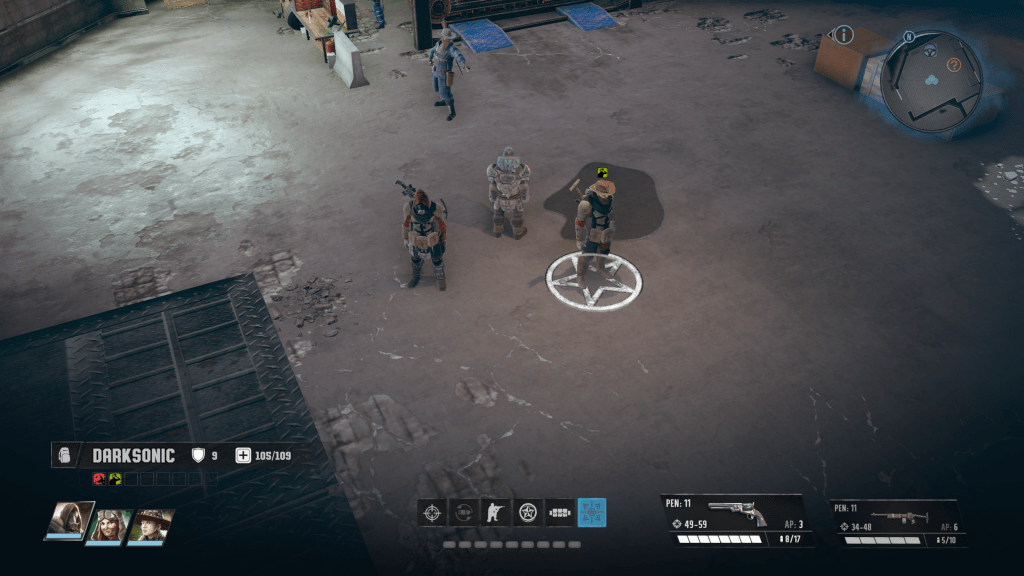Select the orange question mark minimap marker
The image size is (1024, 576).
[954, 66]
